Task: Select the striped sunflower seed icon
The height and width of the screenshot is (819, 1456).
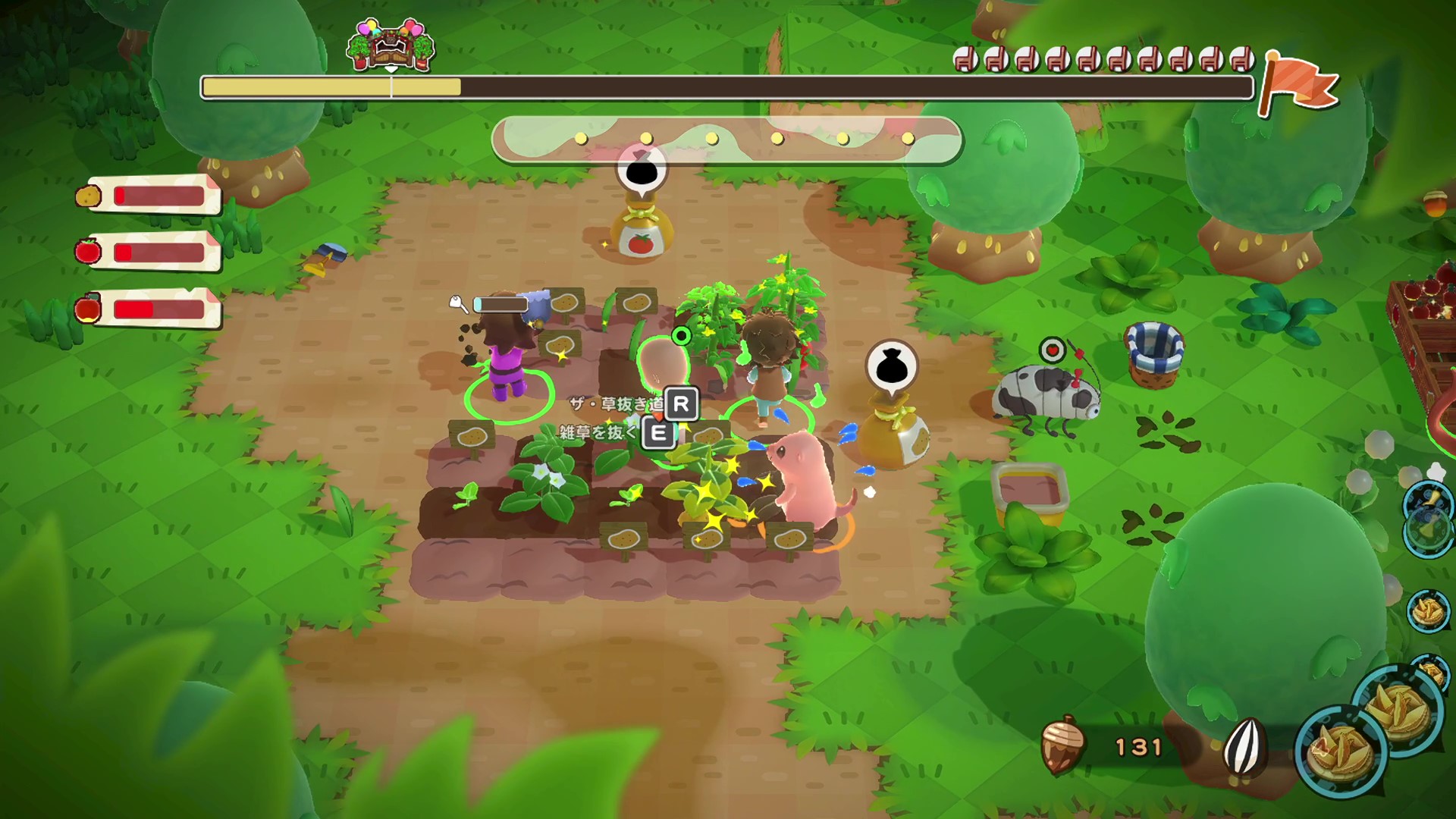Action: (1245, 745)
